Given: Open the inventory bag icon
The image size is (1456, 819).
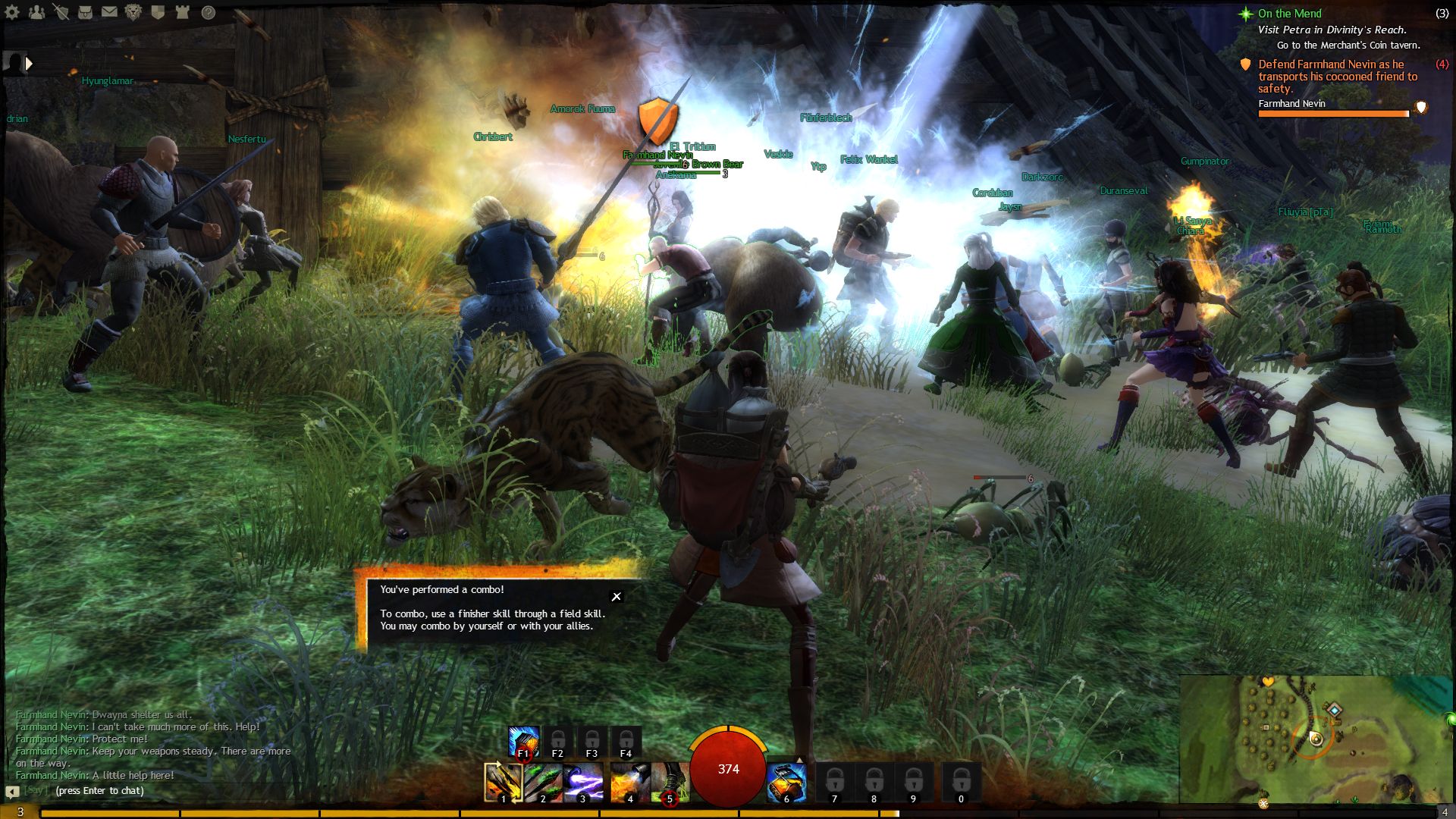Looking at the screenshot, I should [85, 12].
